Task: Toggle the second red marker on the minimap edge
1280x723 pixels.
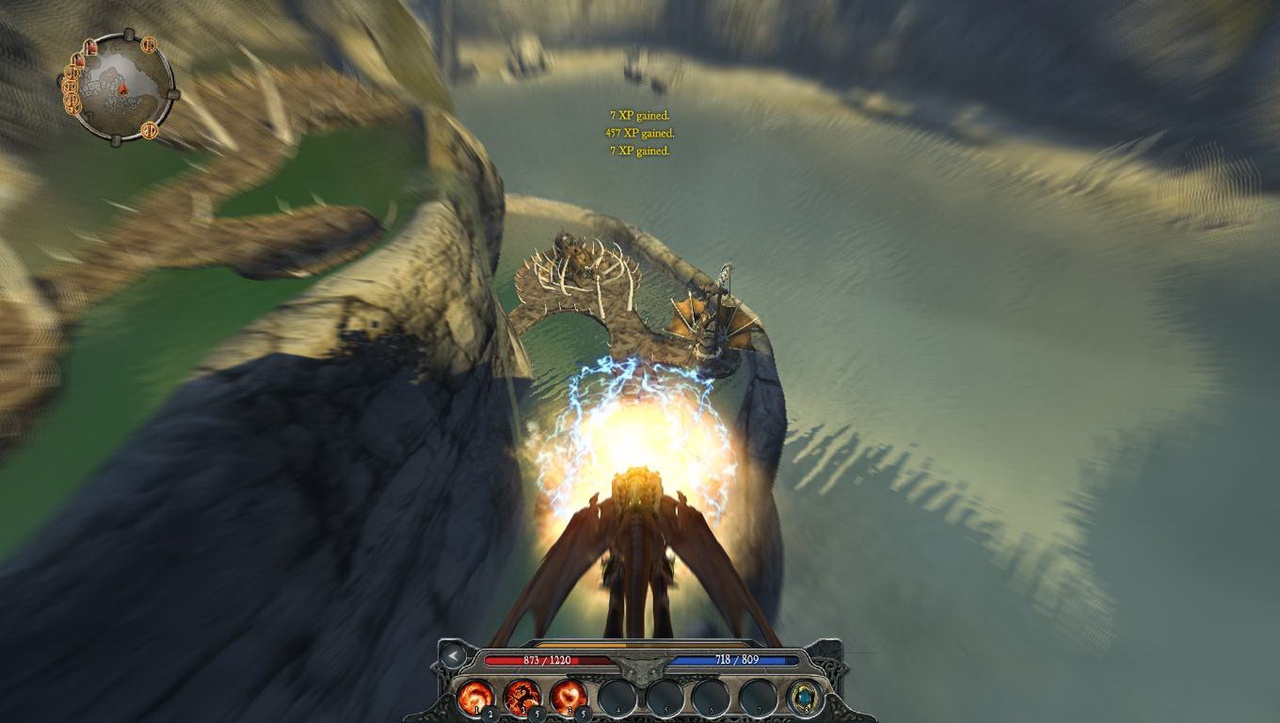Action: 77,60
